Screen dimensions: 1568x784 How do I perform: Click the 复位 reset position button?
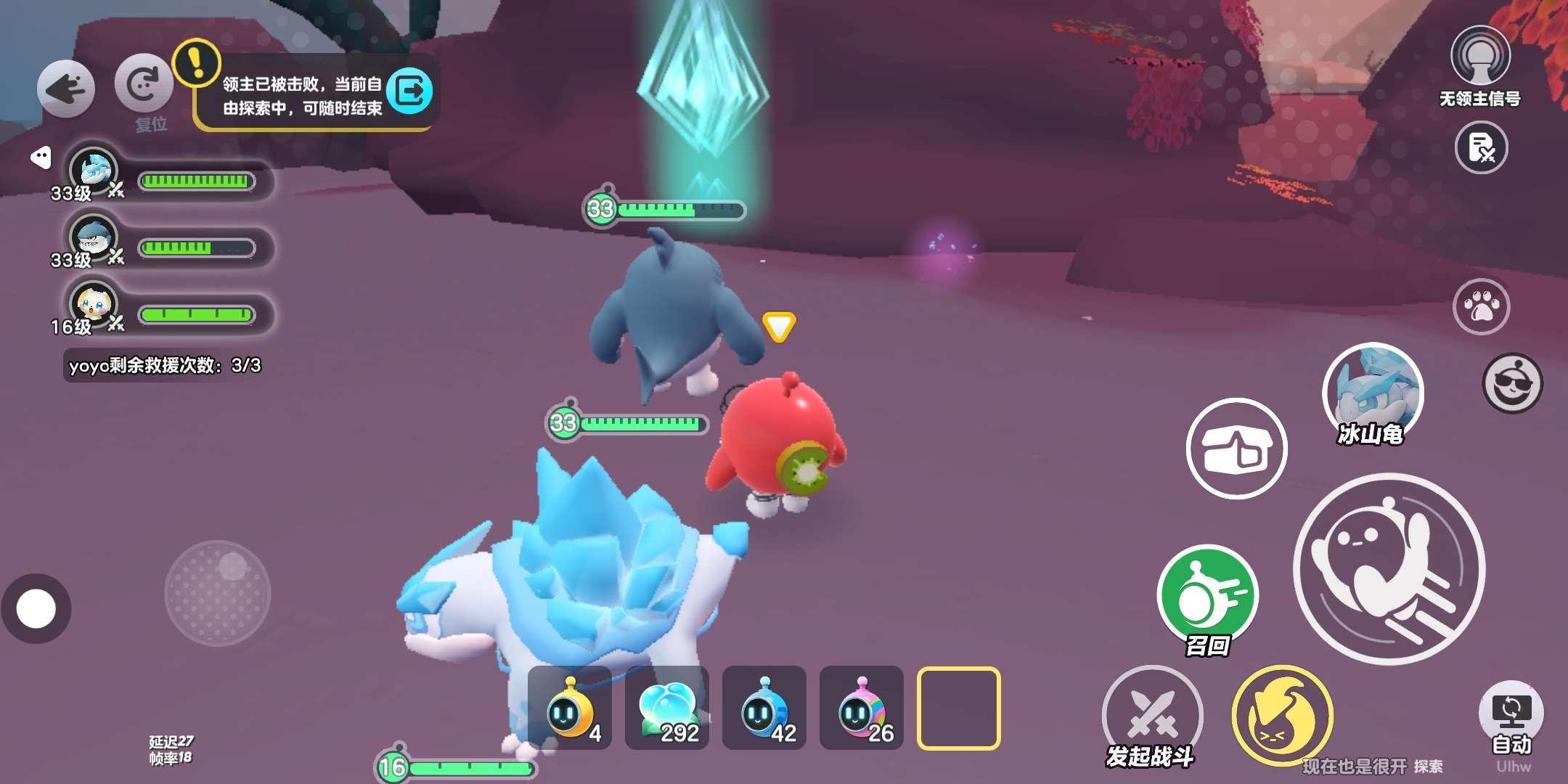point(144,84)
